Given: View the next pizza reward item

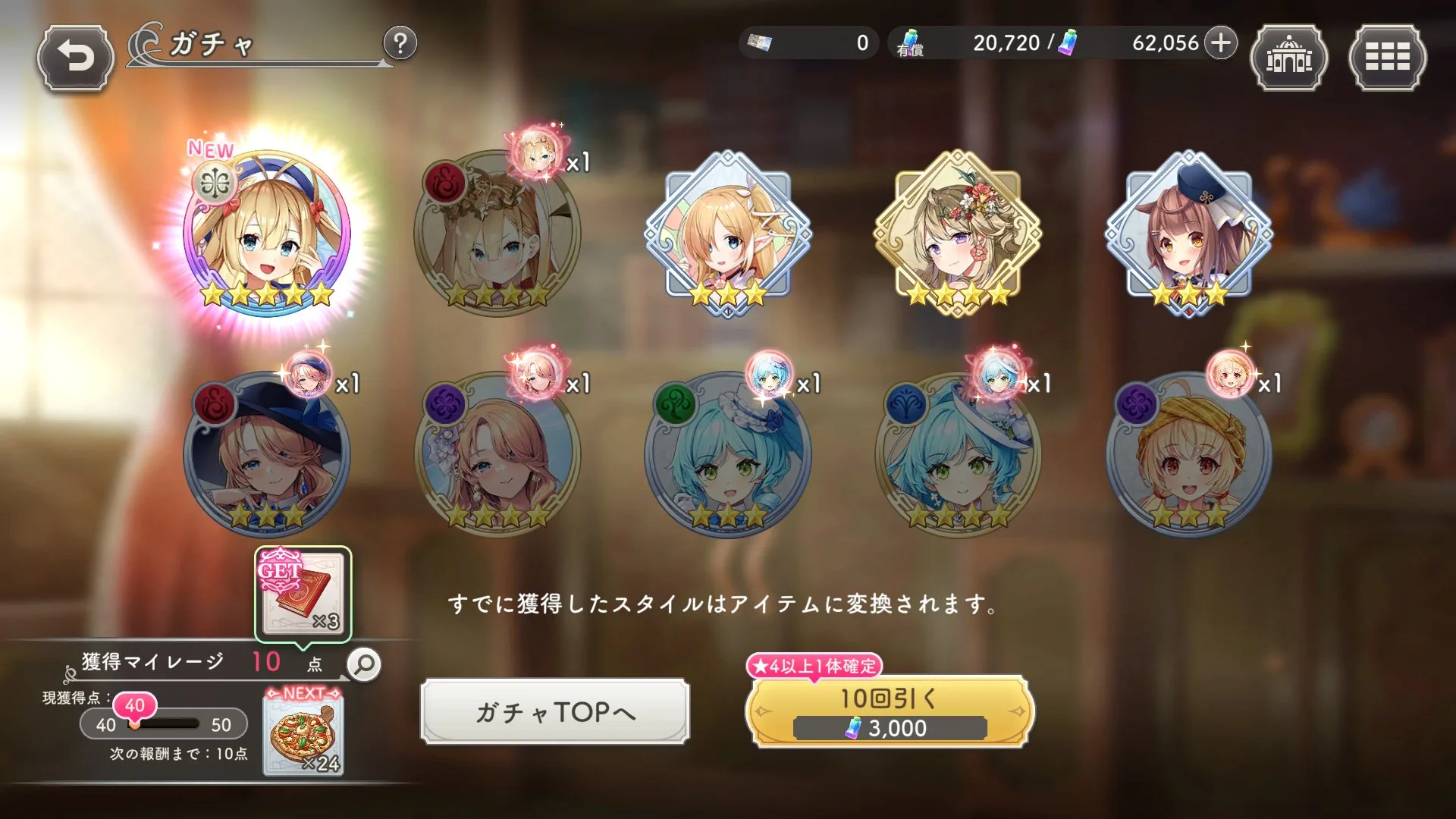Looking at the screenshot, I should pyautogui.click(x=303, y=733).
